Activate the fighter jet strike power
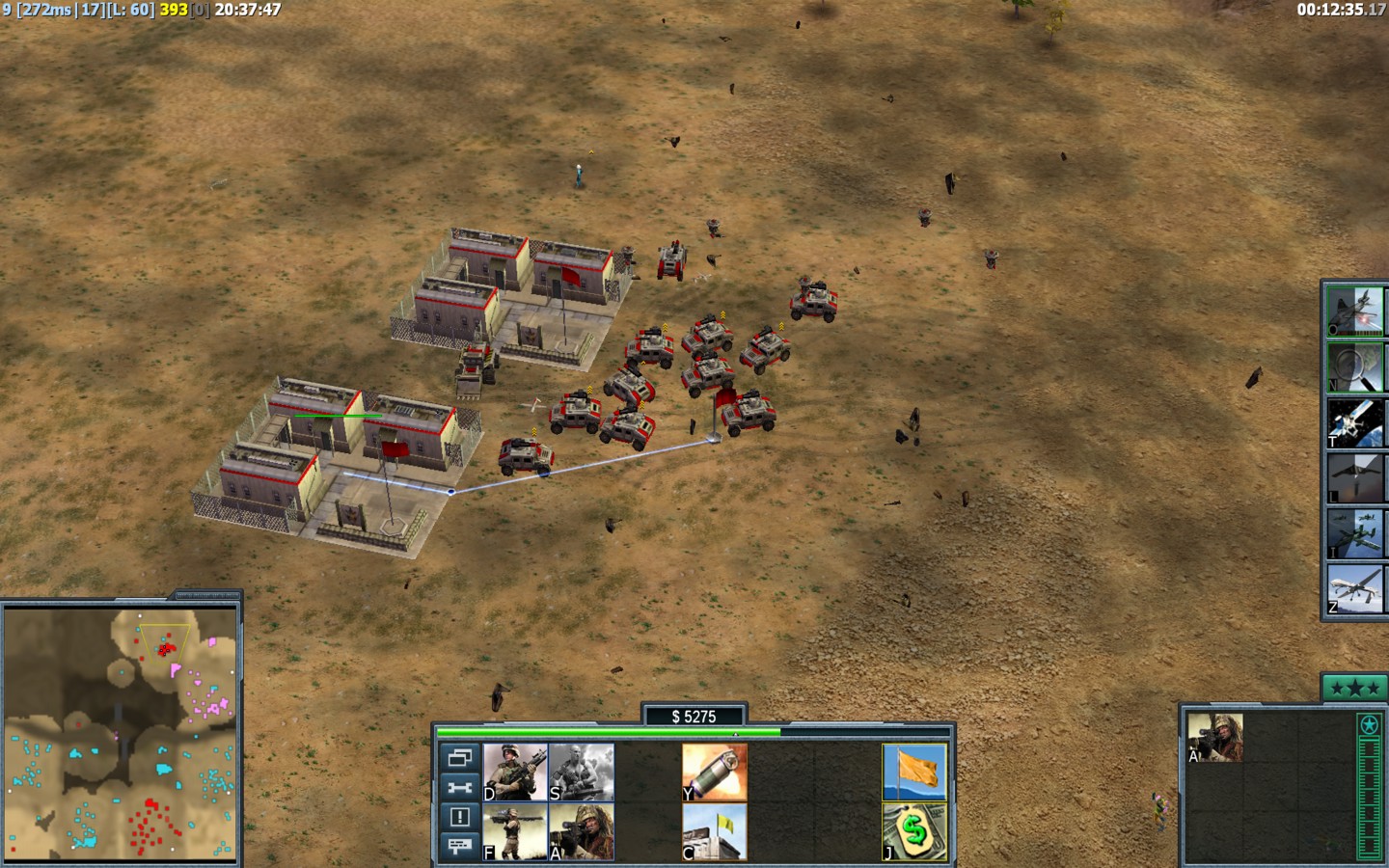Image resolution: width=1389 pixels, height=868 pixels. [x=1354, y=311]
